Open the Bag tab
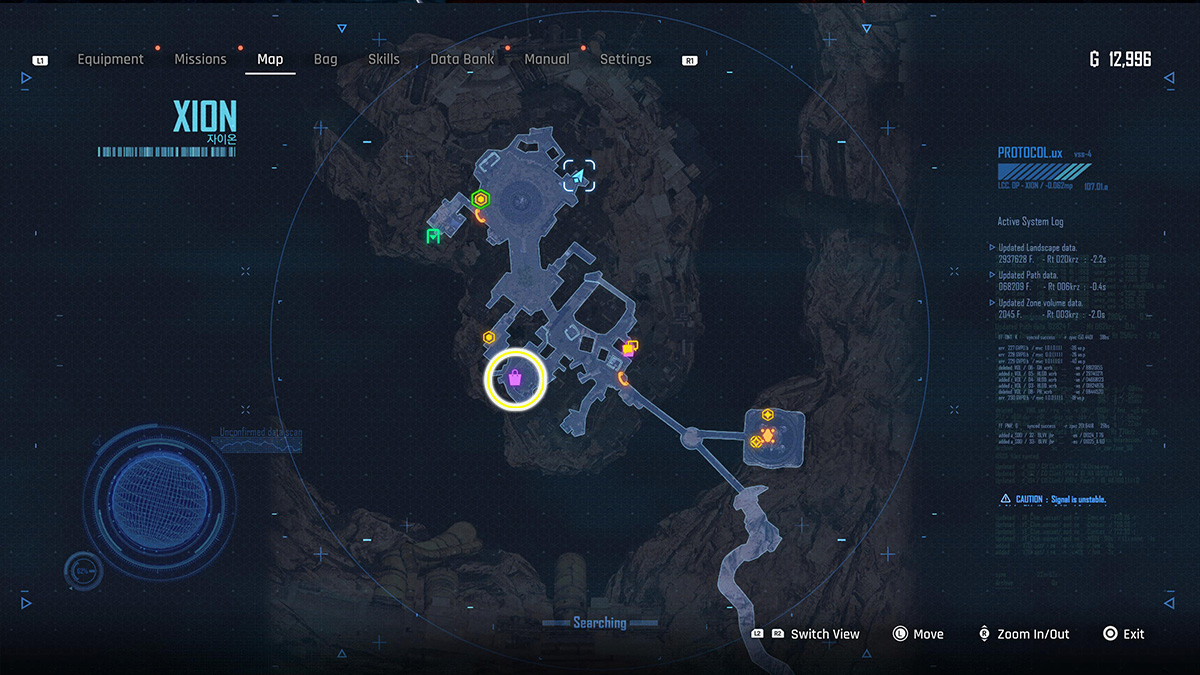 tap(325, 60)
